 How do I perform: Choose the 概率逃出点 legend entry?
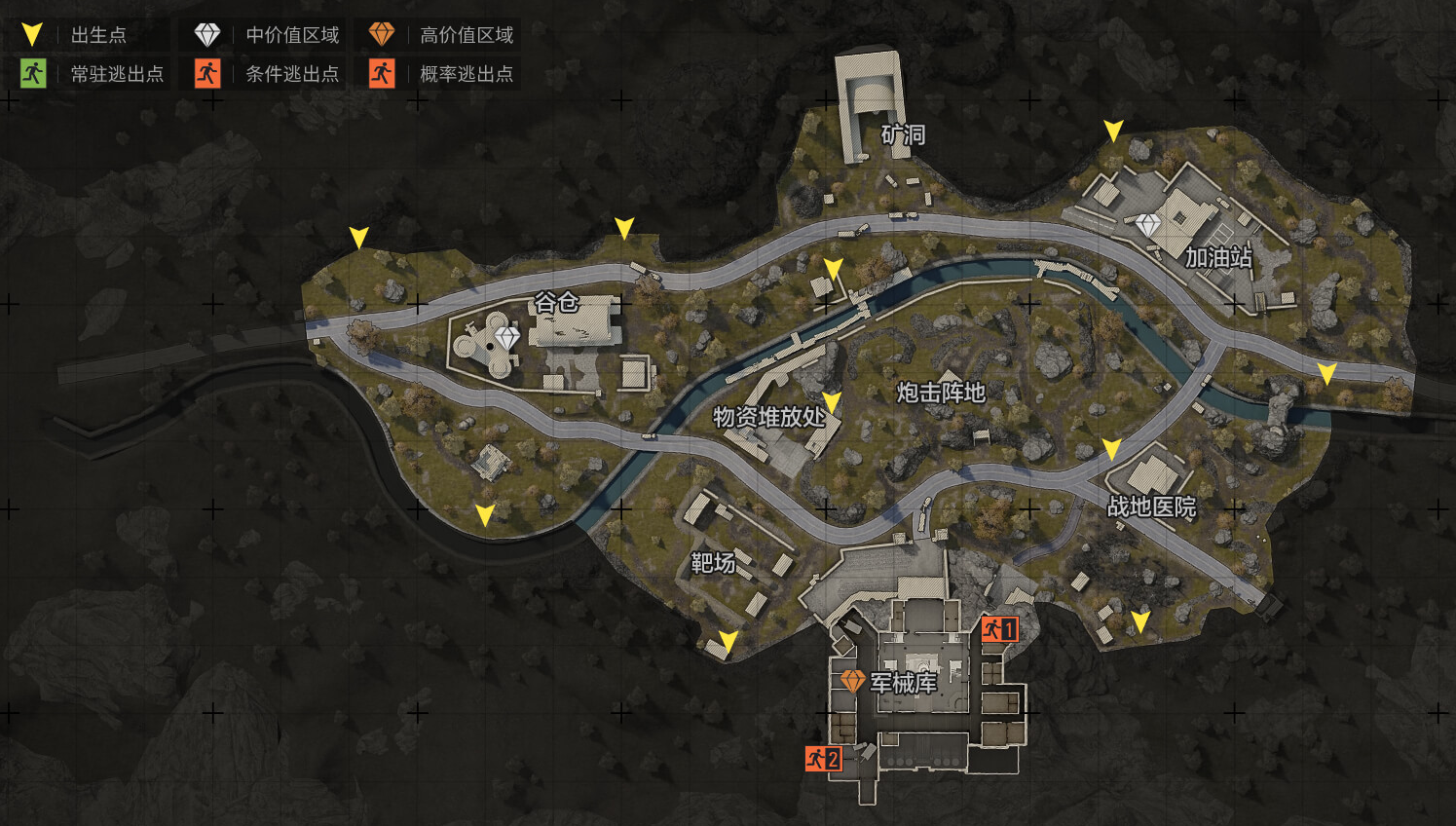point(441,74)
